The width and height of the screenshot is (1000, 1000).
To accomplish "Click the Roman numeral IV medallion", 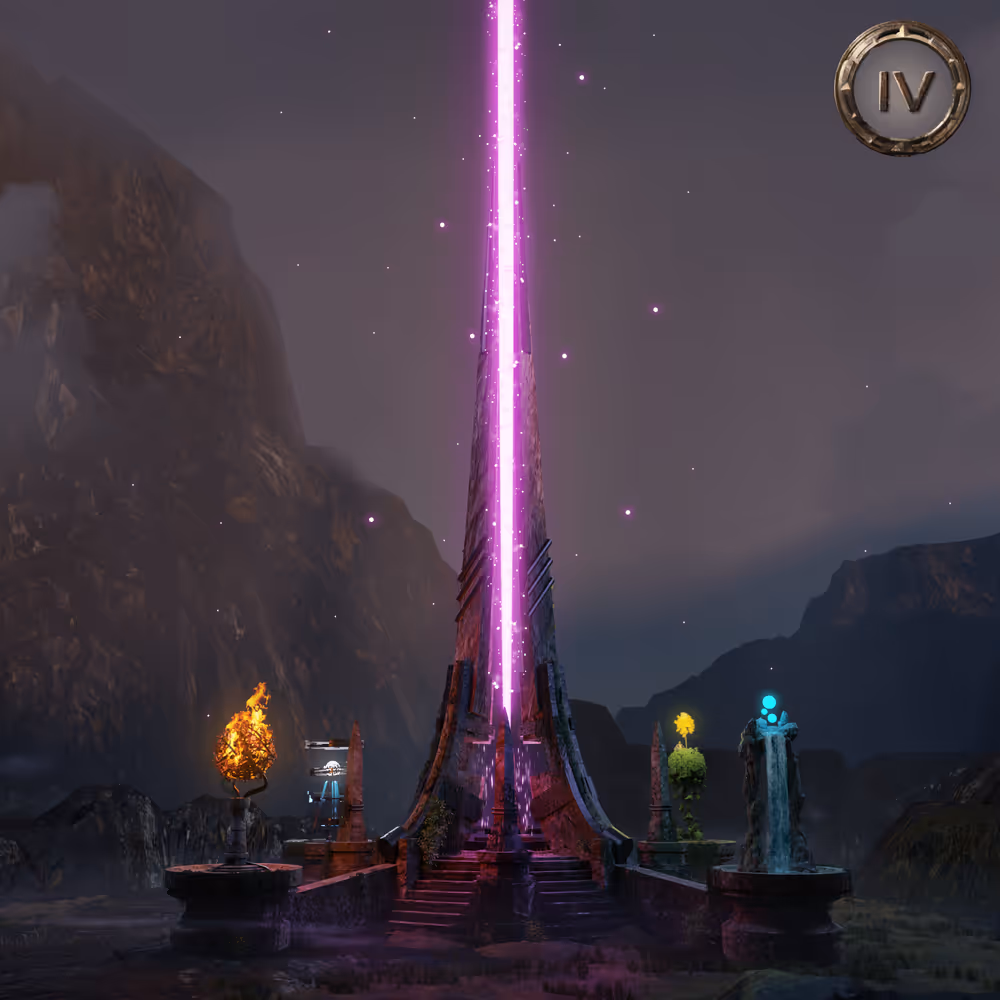I will coord(902,89).
